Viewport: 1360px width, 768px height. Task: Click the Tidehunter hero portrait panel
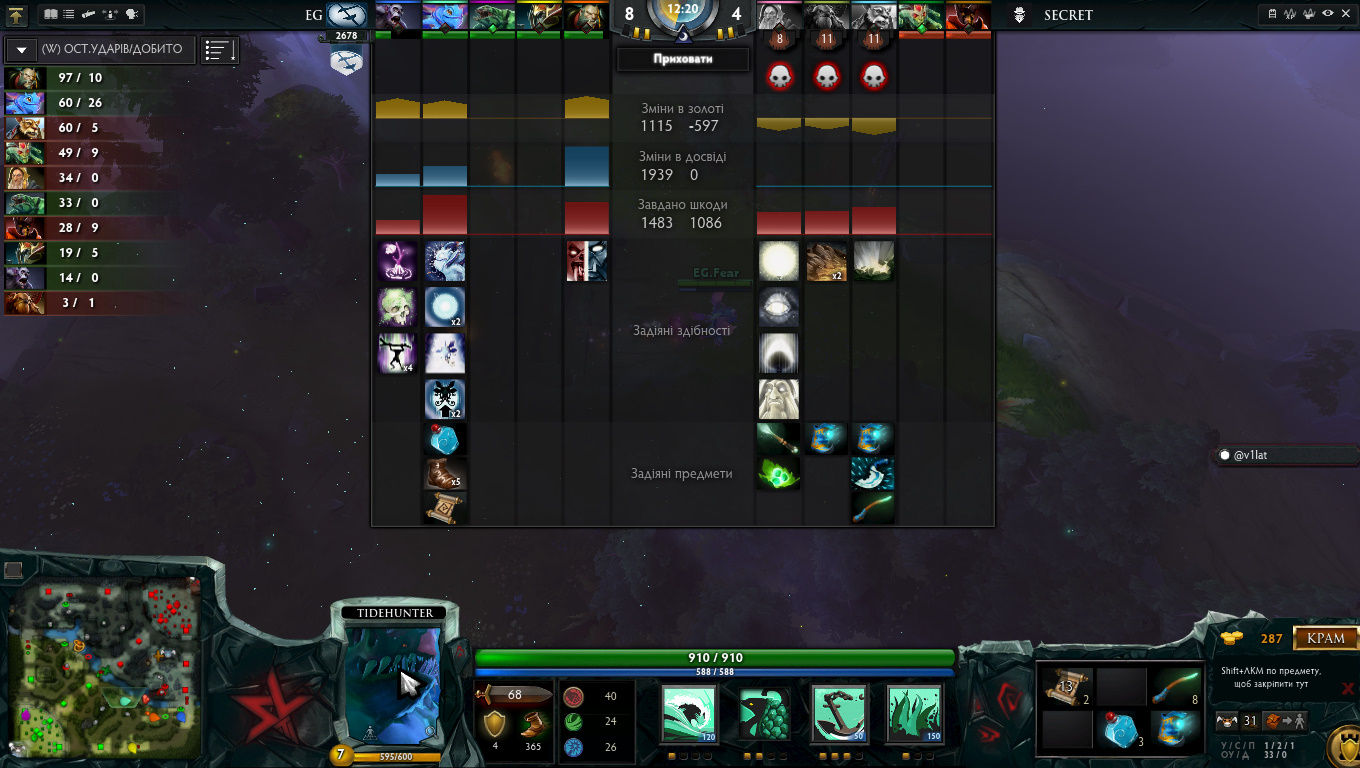click(x=393, y=684)
